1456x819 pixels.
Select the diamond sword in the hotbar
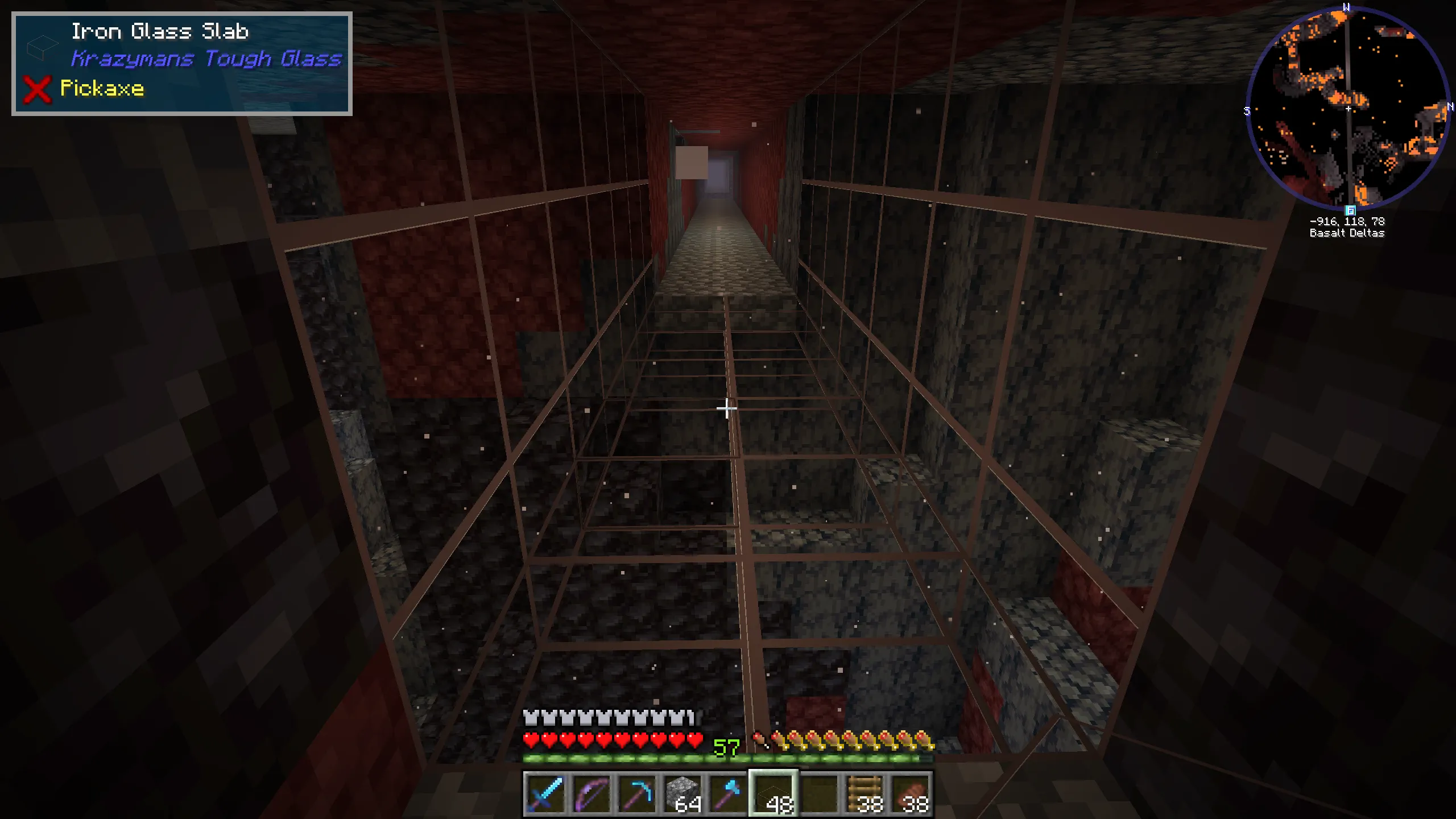tap(545, 796)
